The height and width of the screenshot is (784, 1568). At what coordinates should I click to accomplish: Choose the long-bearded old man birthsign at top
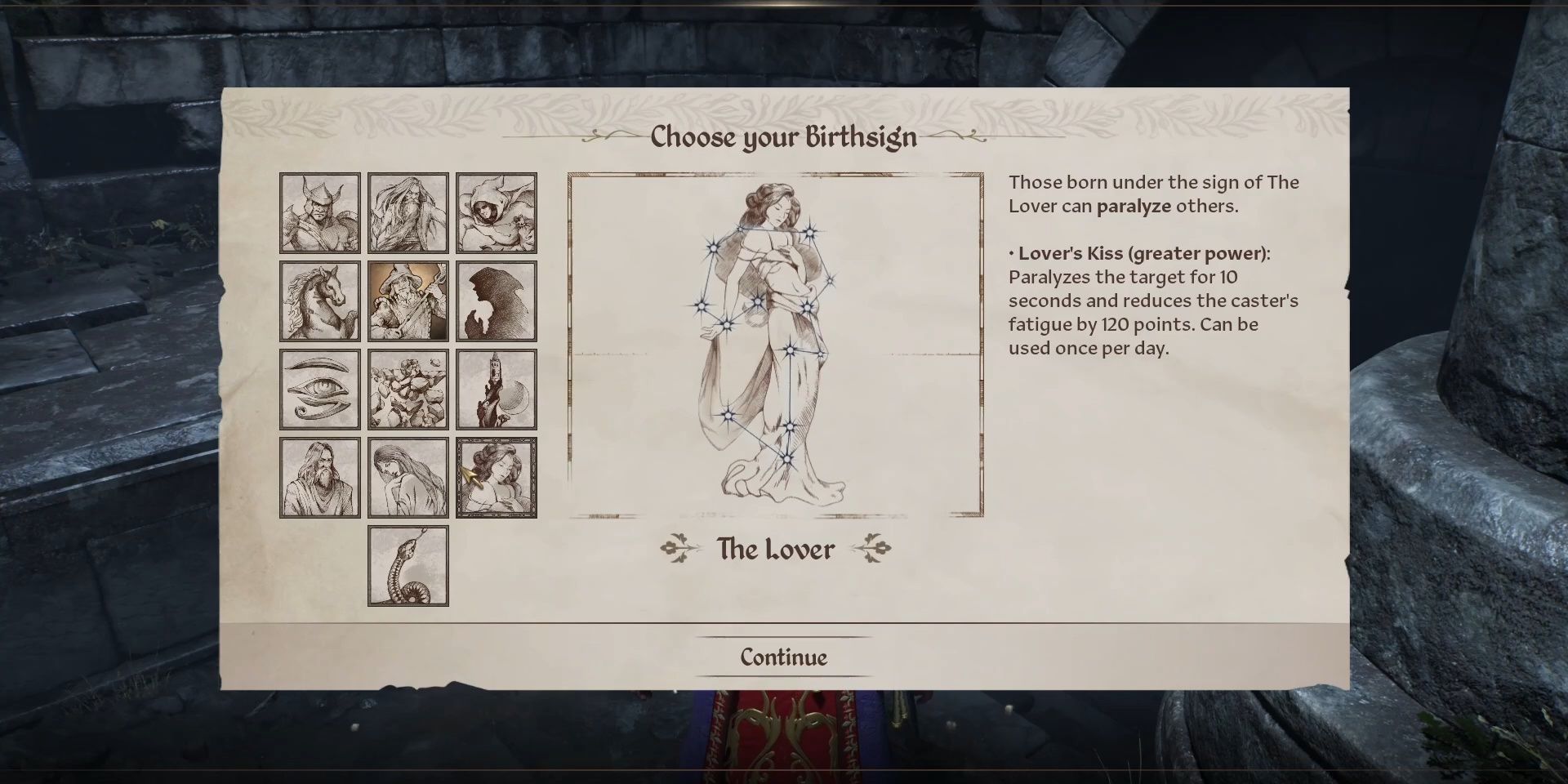coord(408,213)
